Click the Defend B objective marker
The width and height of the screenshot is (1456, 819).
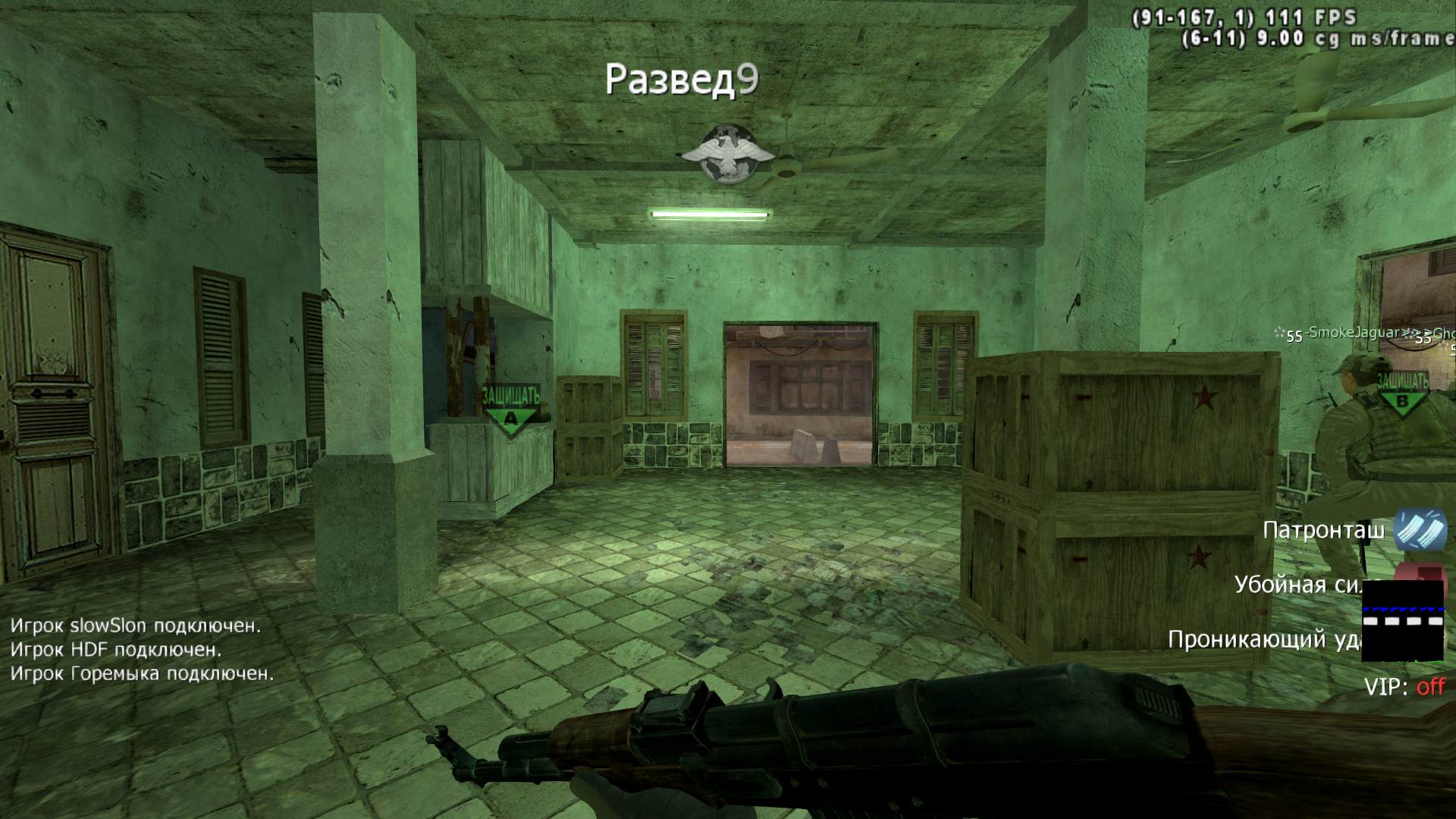[1401, 393]
